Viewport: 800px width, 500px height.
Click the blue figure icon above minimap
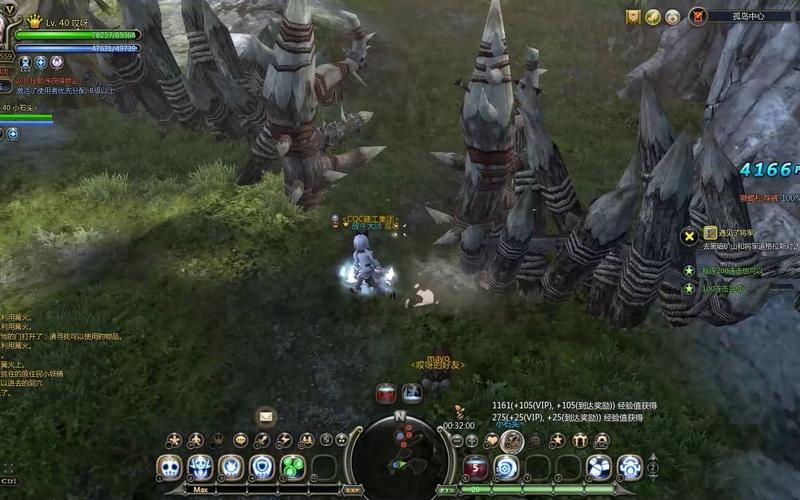click(412, 394)
